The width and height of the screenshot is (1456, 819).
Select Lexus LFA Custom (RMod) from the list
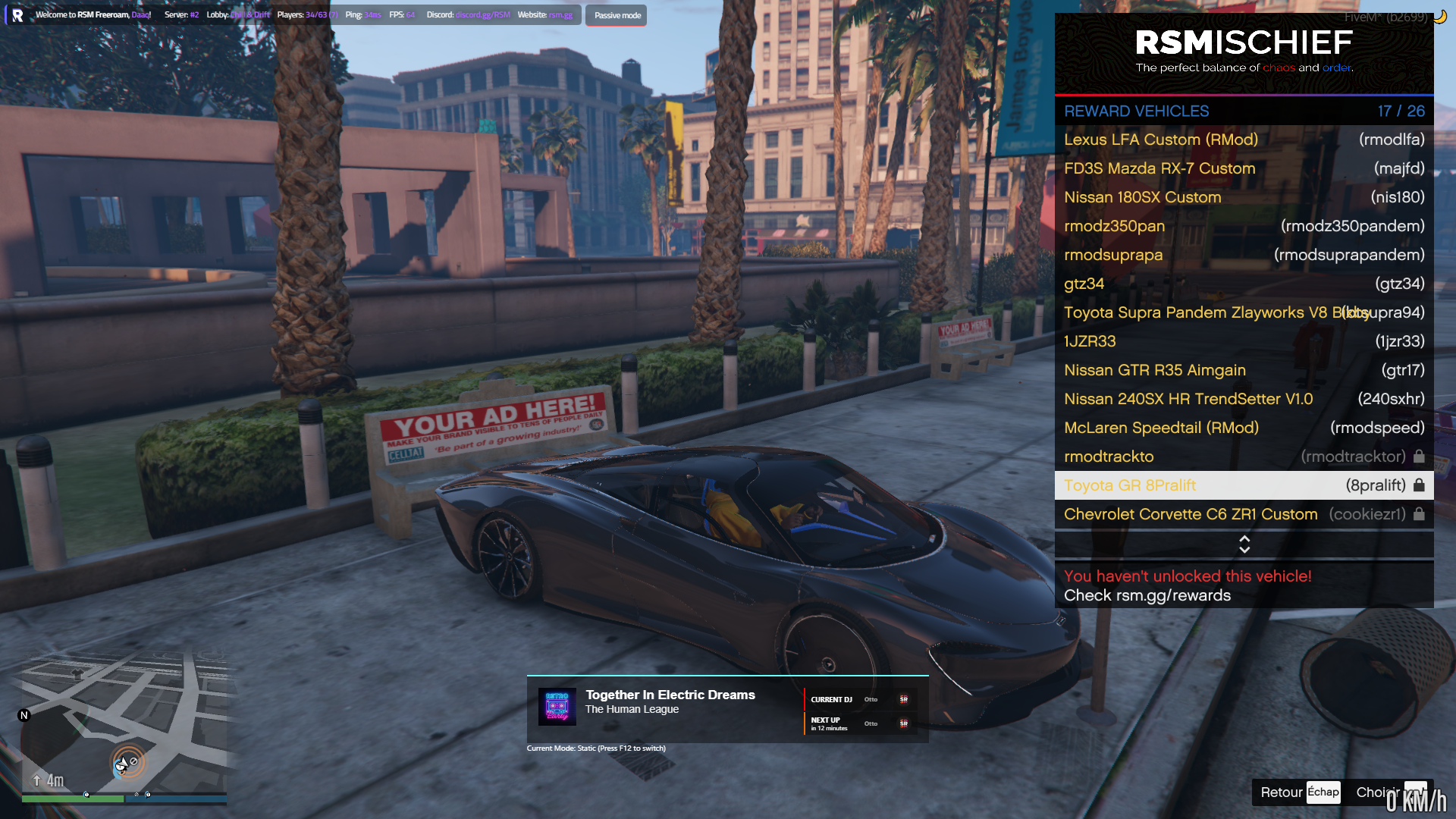click(x=1160, y=140)
